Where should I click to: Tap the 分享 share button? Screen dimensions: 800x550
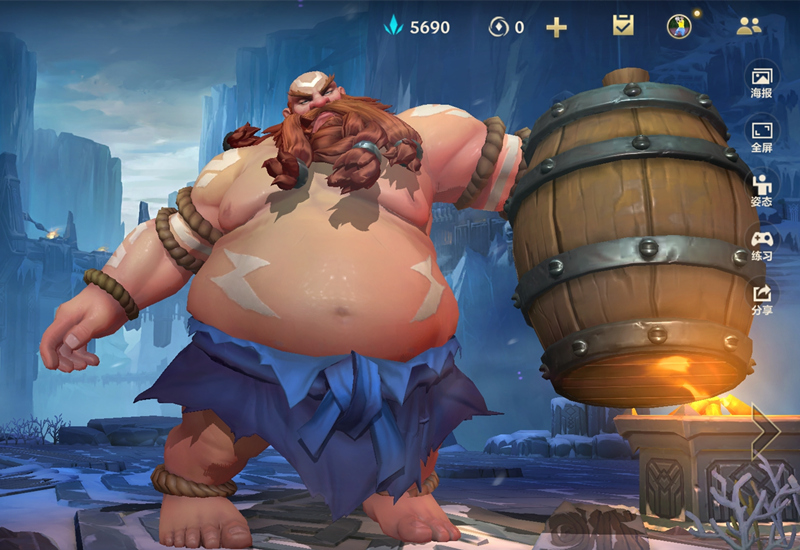tap(762, 299)
